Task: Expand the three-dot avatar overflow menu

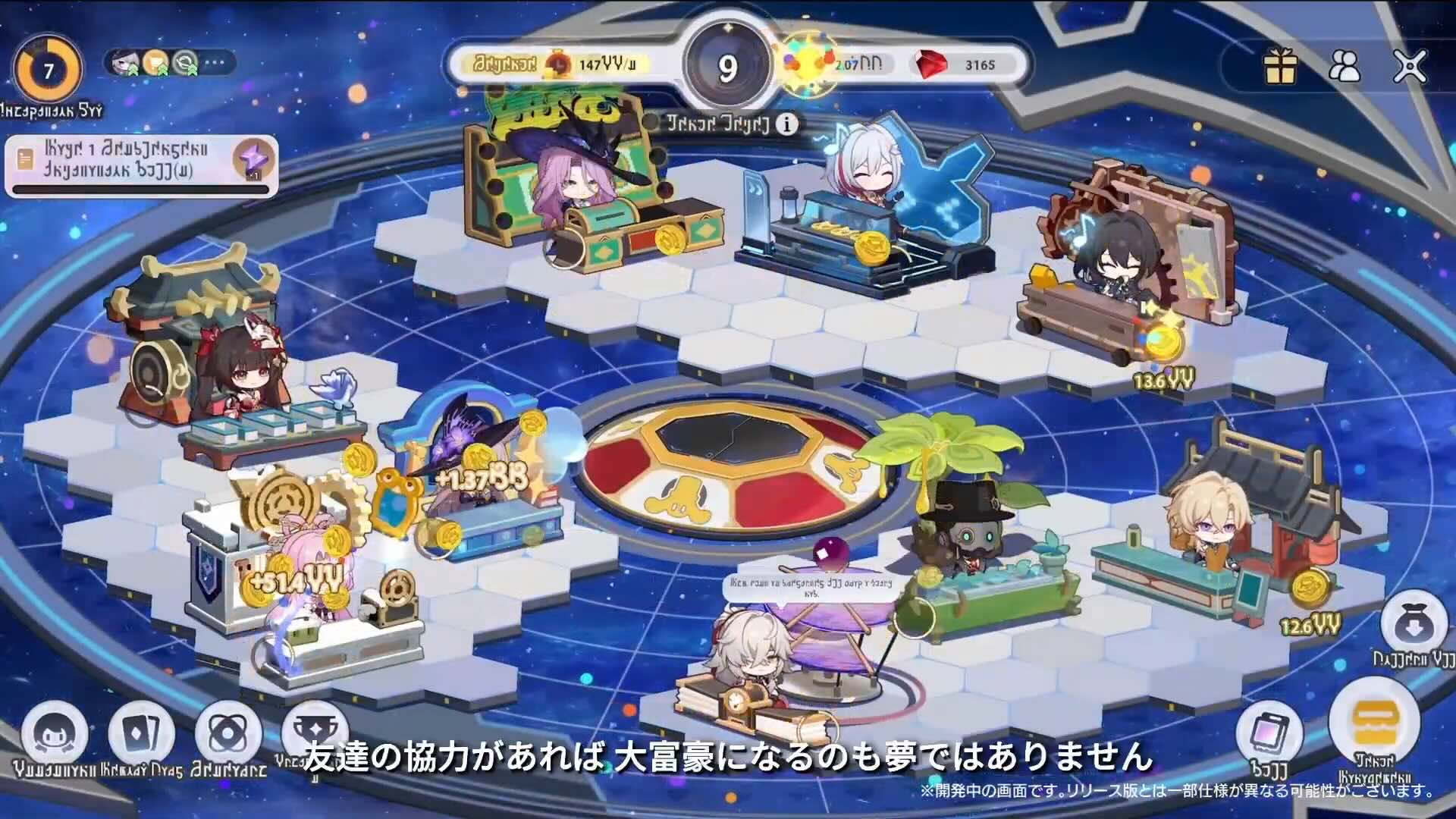Action: pyautogui.click(x=214, y=64)
